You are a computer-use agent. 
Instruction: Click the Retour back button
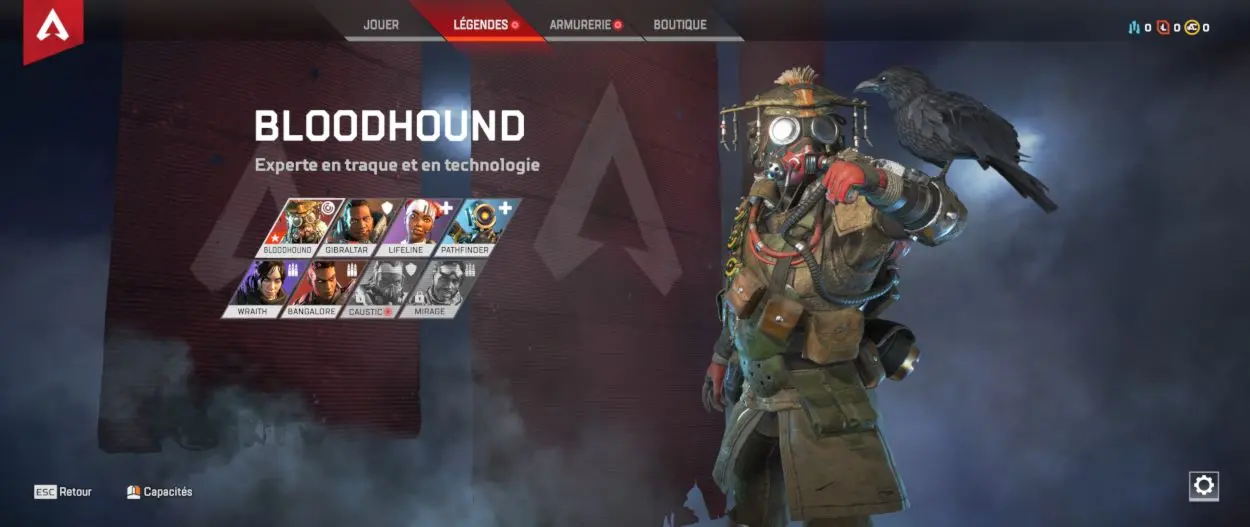63,492
